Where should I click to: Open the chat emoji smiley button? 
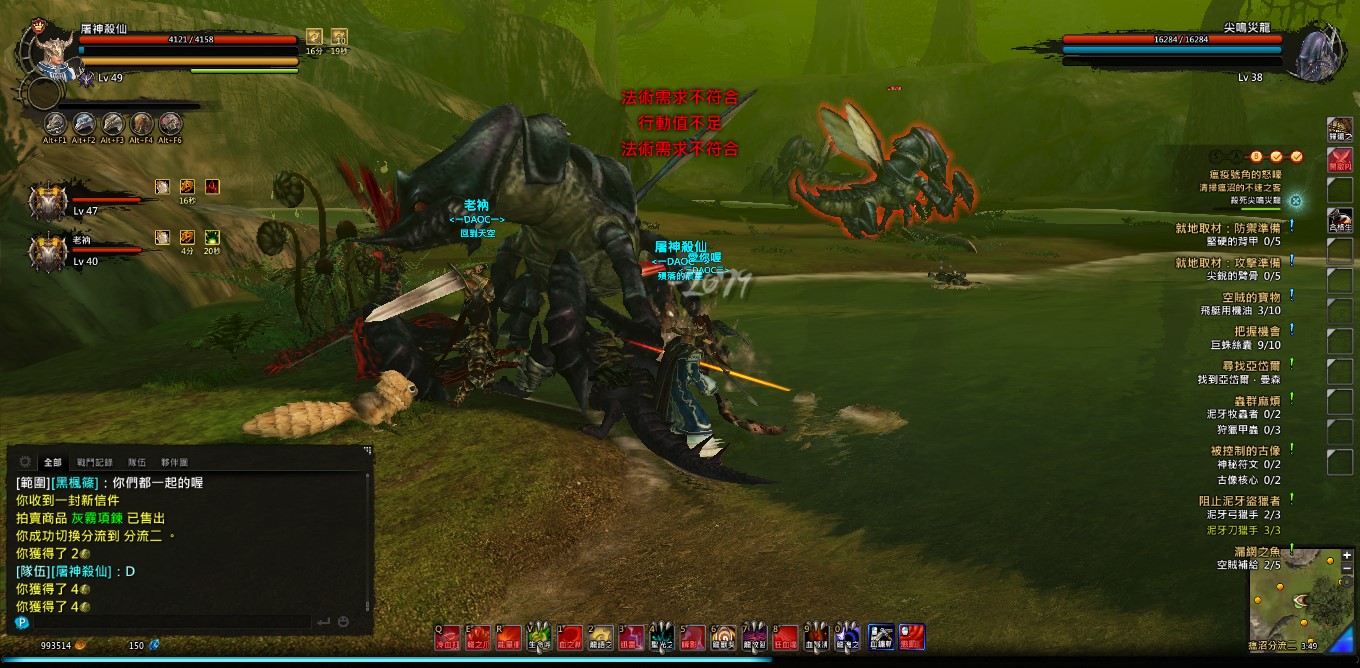point(343,622)
